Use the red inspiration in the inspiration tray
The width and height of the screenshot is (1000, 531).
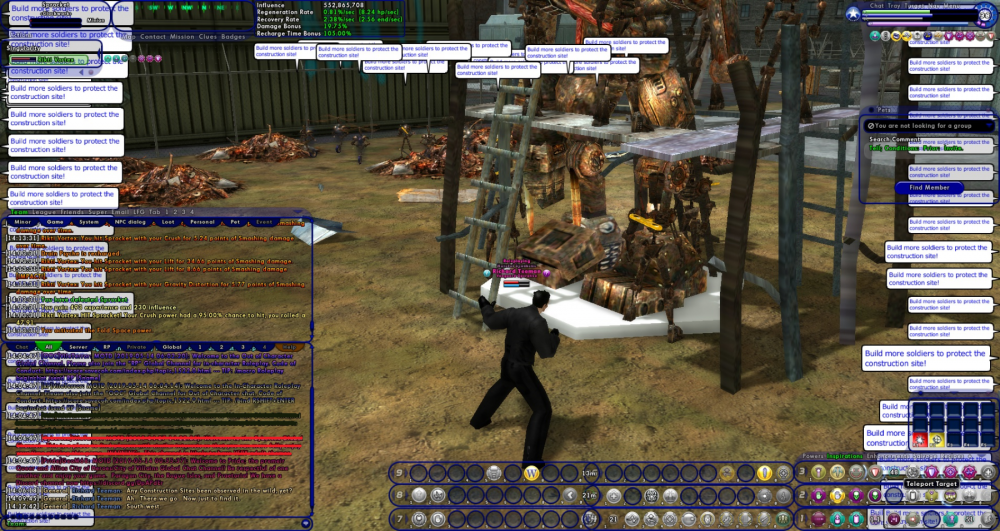click(919, 439)
